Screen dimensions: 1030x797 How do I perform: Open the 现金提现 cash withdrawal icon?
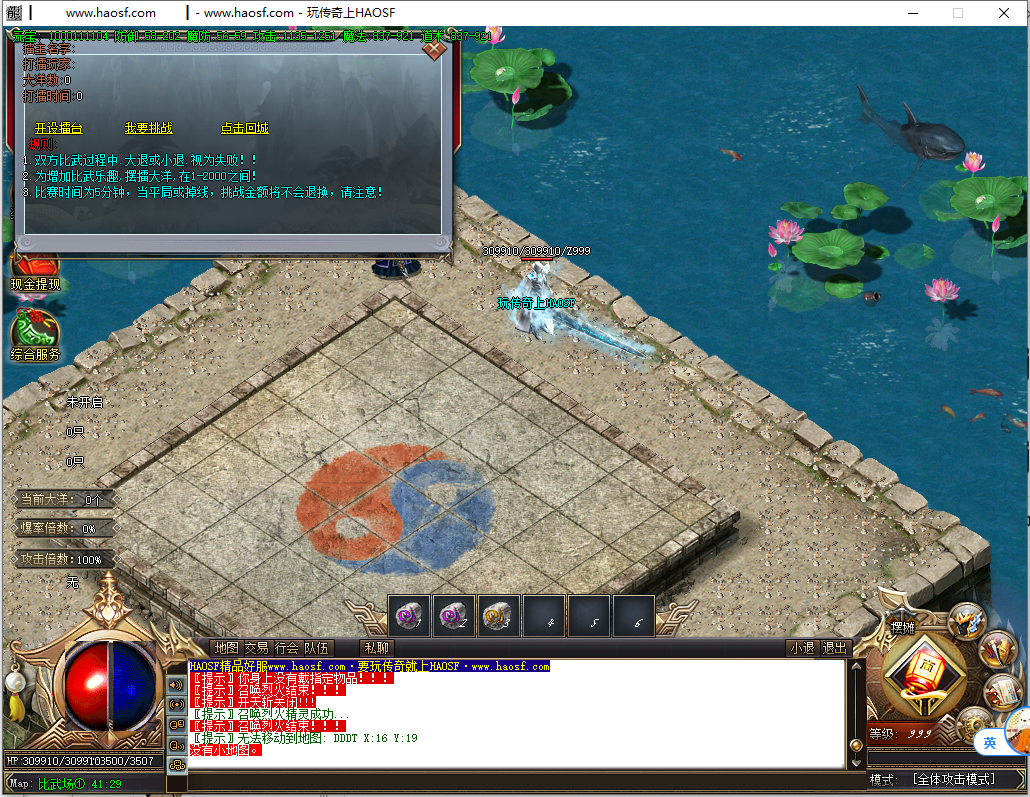[x=35, y=270]
